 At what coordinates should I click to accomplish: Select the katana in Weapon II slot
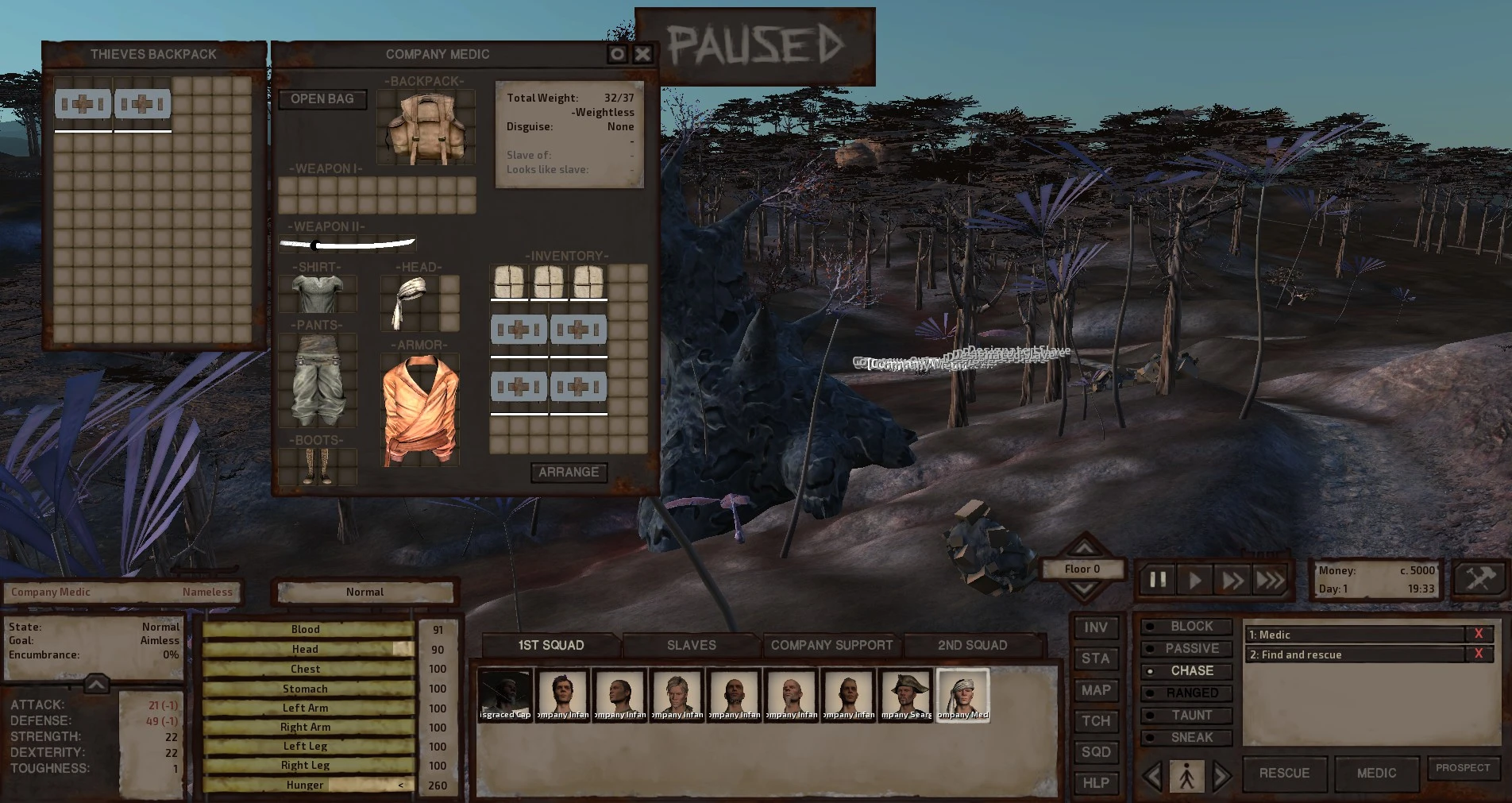[347, 244]
